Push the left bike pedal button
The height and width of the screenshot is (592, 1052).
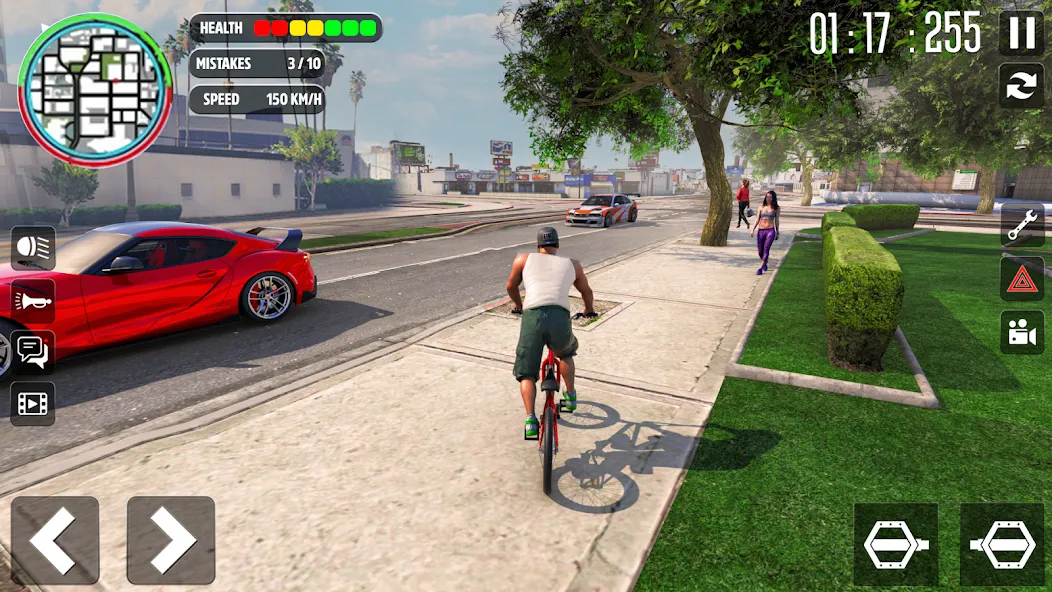point(896,544)
